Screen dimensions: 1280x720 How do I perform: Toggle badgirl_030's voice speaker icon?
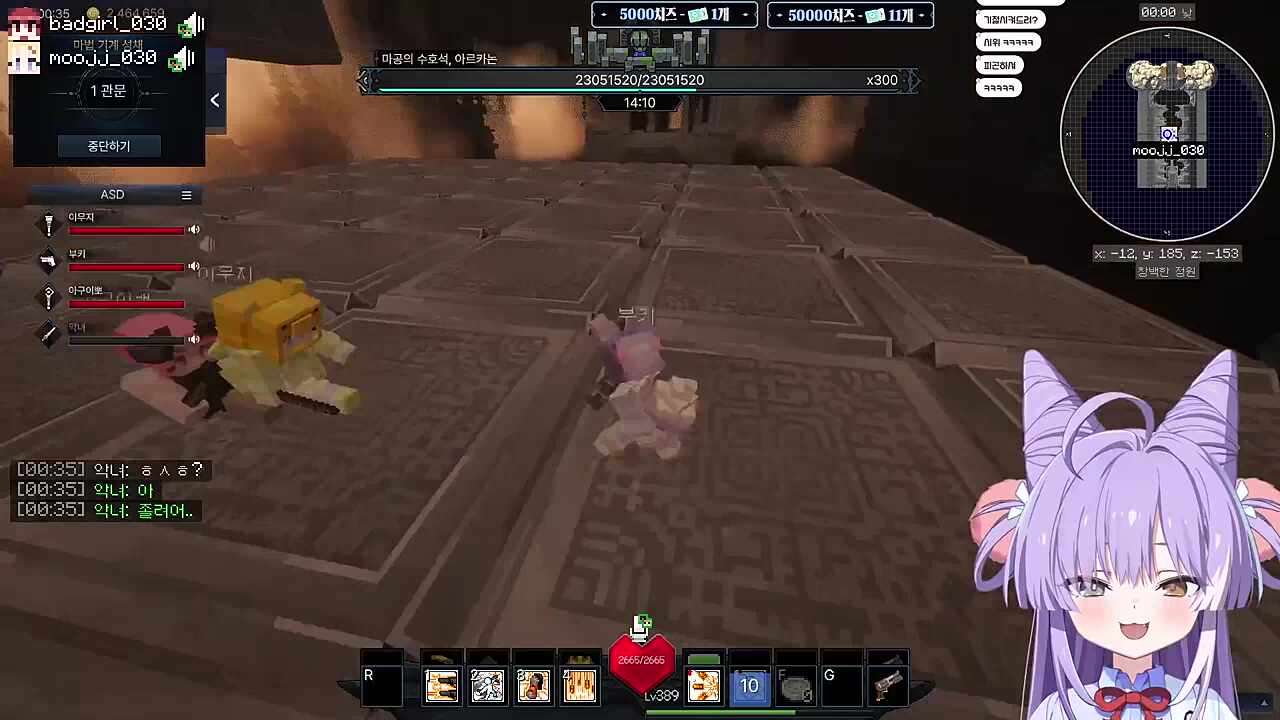[x=190, y=26]
